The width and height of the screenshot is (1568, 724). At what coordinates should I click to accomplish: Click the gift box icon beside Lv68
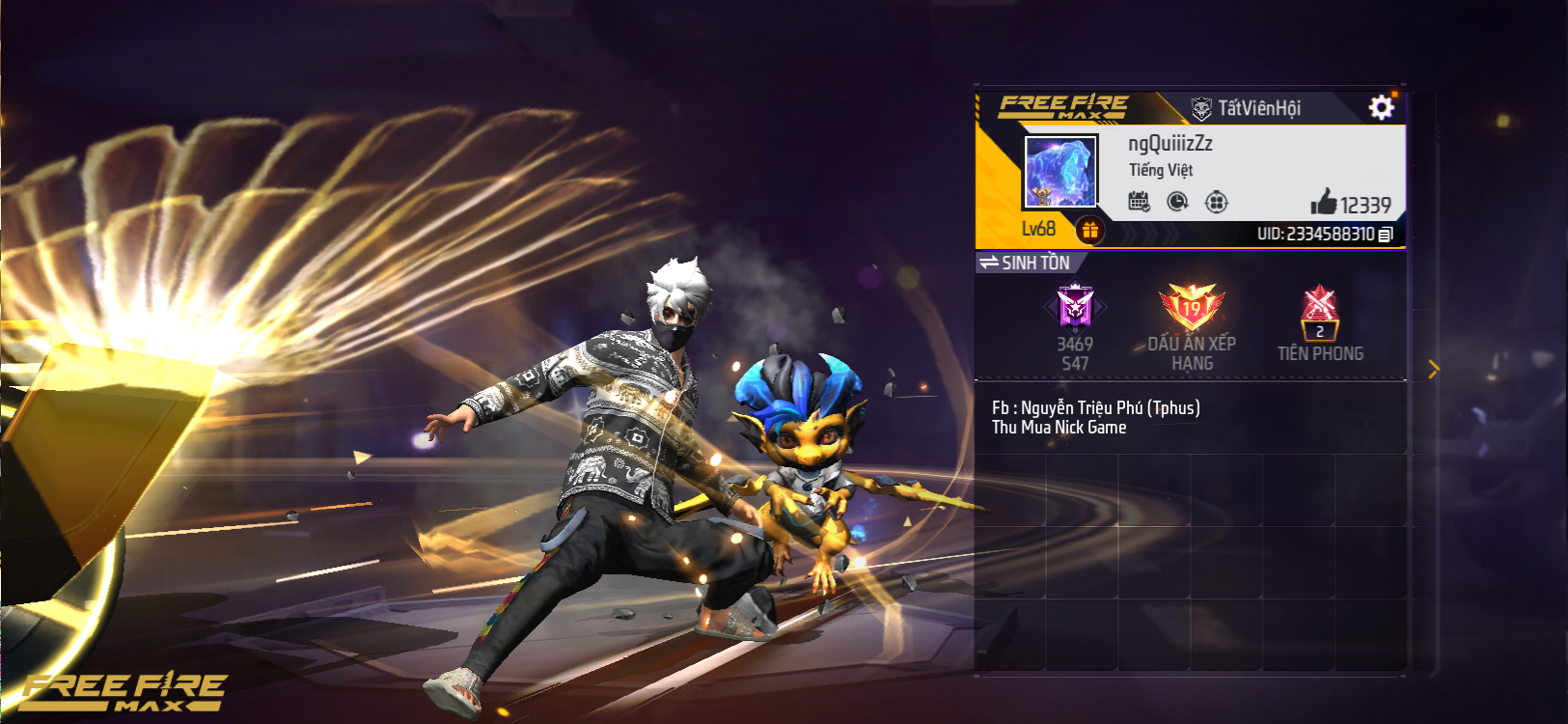coord(1089,230)
